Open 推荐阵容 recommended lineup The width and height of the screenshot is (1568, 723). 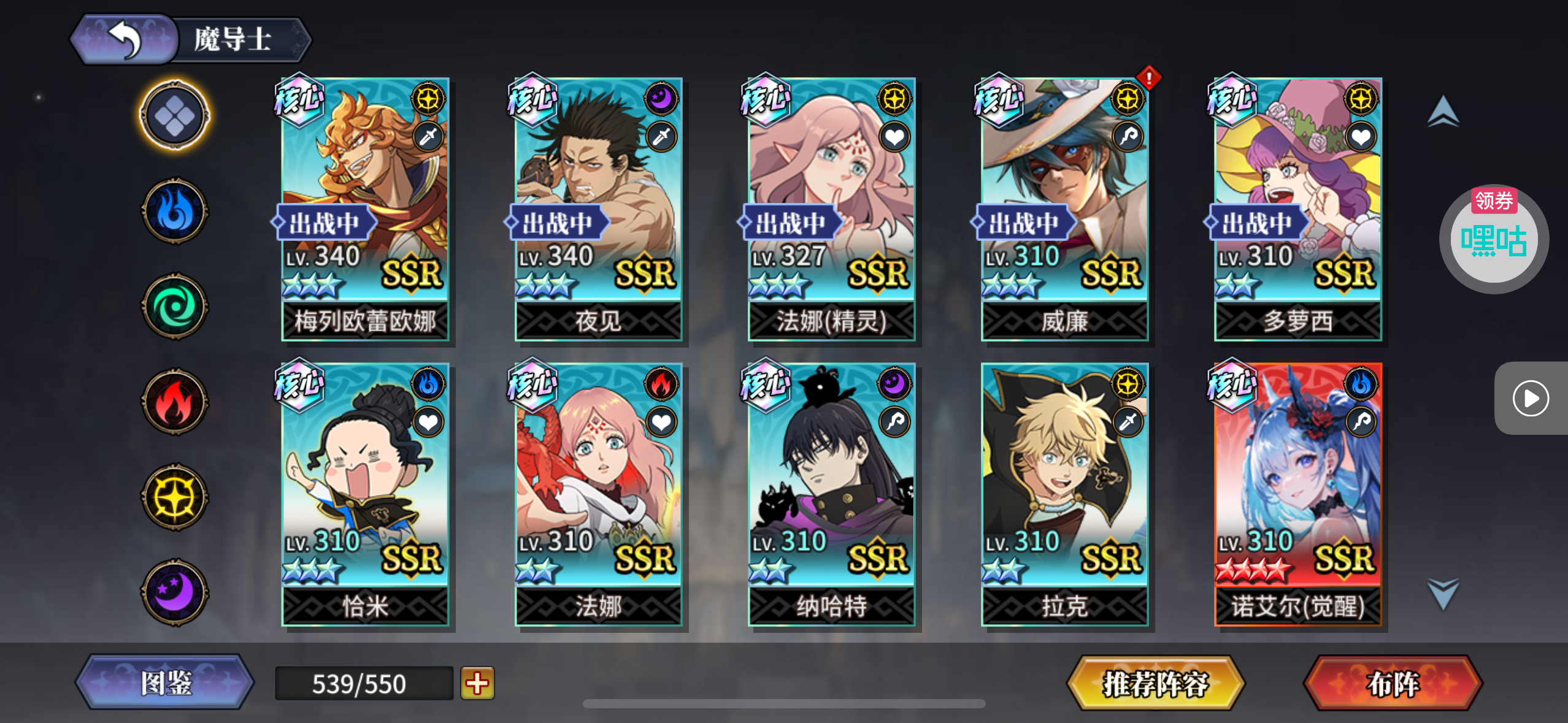click(x=1156, y=683)
